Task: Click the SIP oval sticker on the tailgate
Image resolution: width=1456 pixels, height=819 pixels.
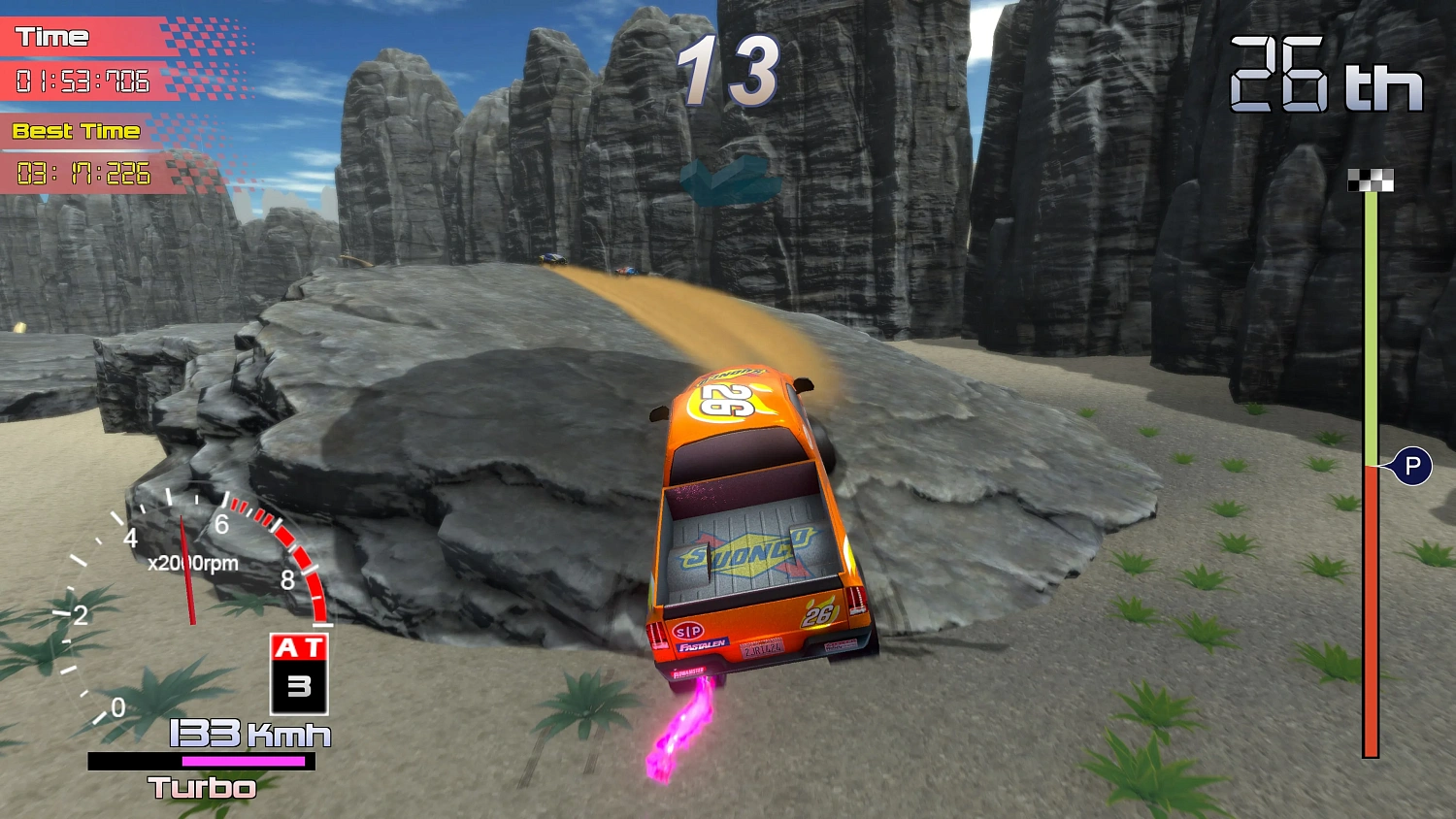Action: click(687, 631)
